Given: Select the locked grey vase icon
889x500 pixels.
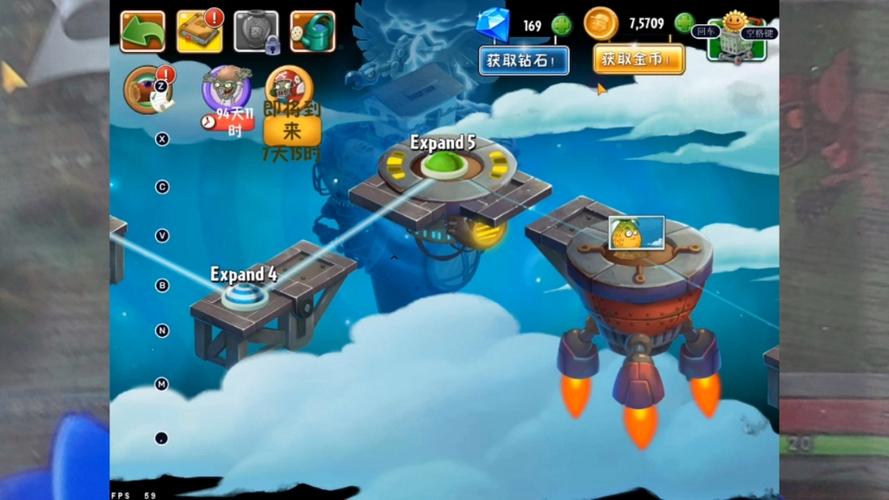Looking at the screenshot, I should 256,31.
